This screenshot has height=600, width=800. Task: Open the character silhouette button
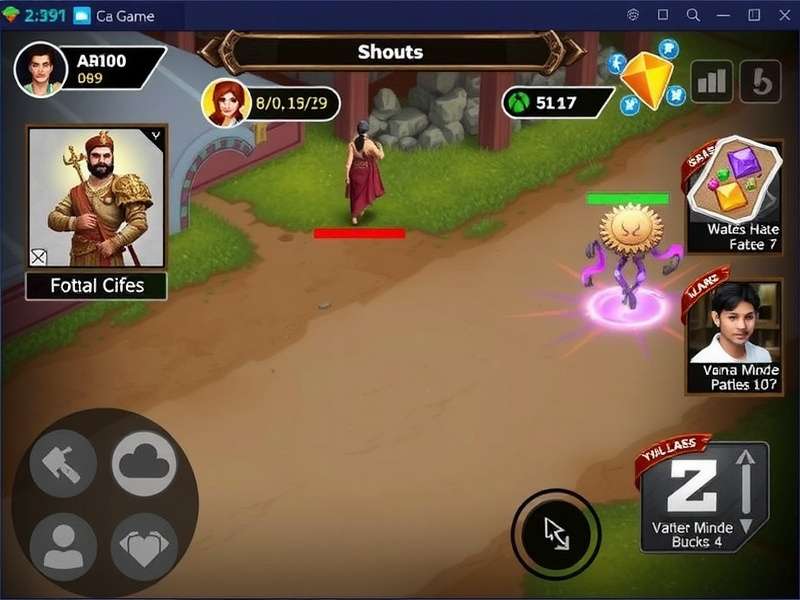pos(63,546)
